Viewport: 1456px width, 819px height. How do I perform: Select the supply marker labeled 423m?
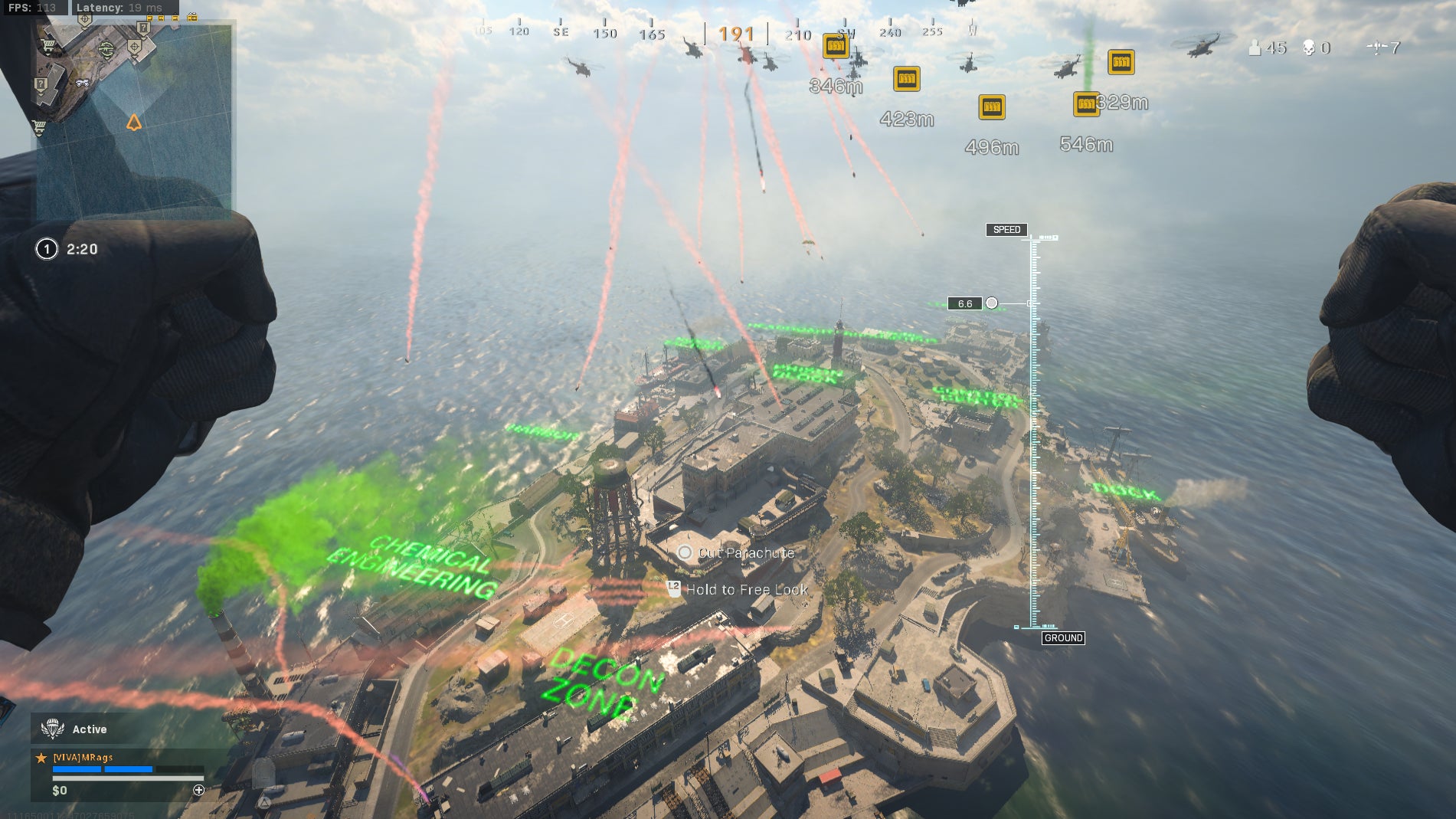coord(907,79)
